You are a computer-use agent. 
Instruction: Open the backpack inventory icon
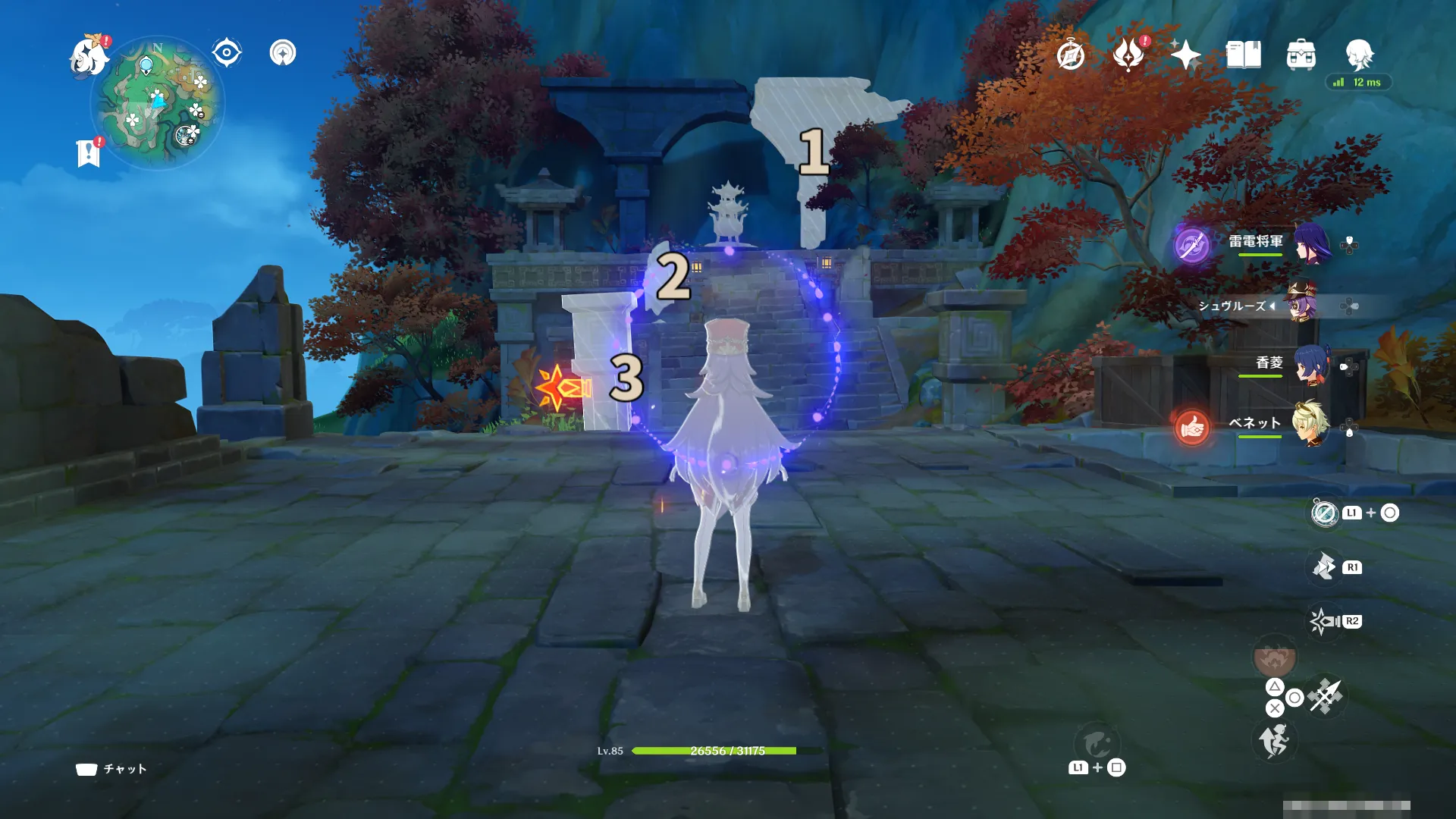click(1301, 55)
